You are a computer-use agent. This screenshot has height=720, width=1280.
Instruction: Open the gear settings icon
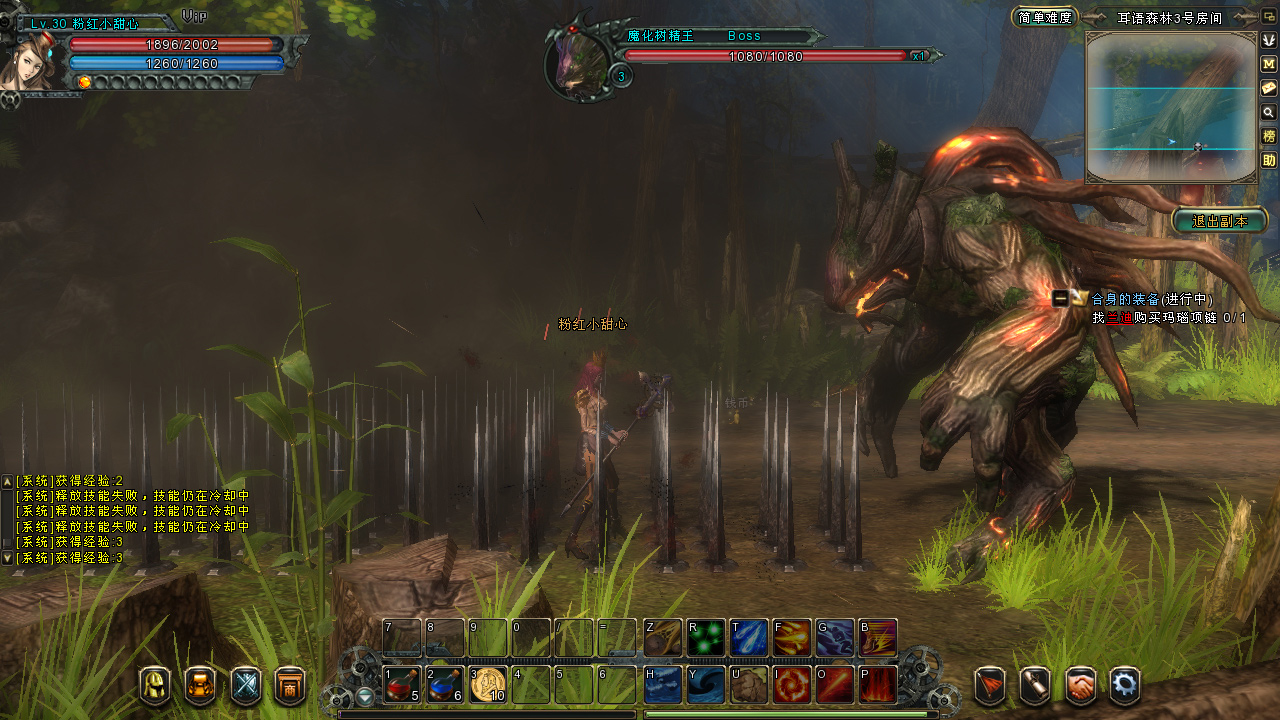click(1126, 685)
